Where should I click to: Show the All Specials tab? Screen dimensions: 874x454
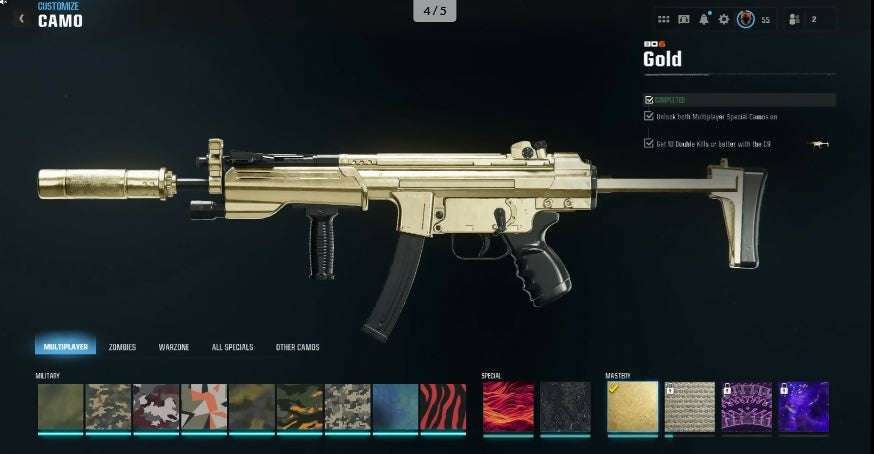[x=232, y=347]
